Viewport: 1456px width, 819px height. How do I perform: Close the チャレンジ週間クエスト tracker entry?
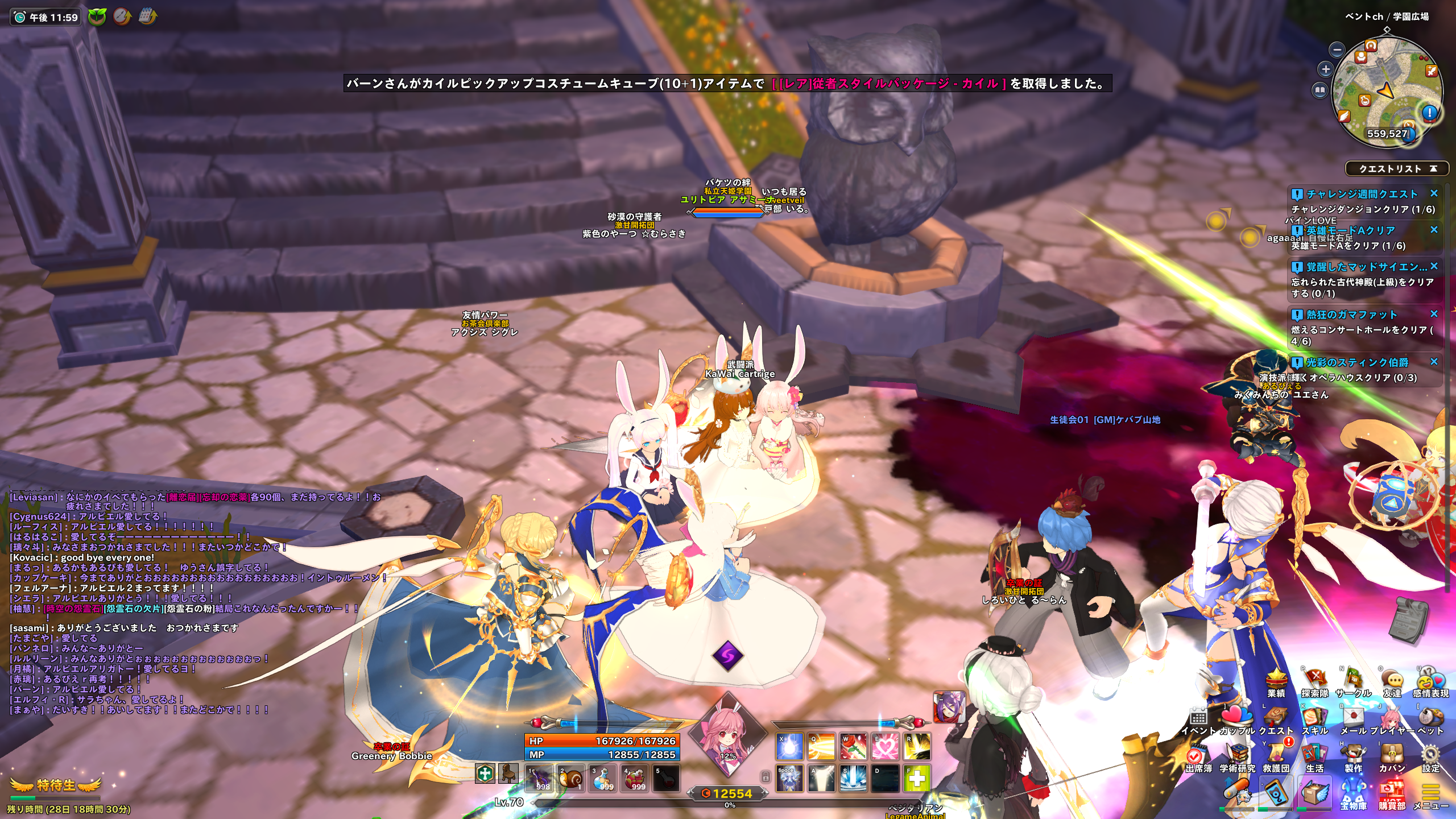[1434, 193]
